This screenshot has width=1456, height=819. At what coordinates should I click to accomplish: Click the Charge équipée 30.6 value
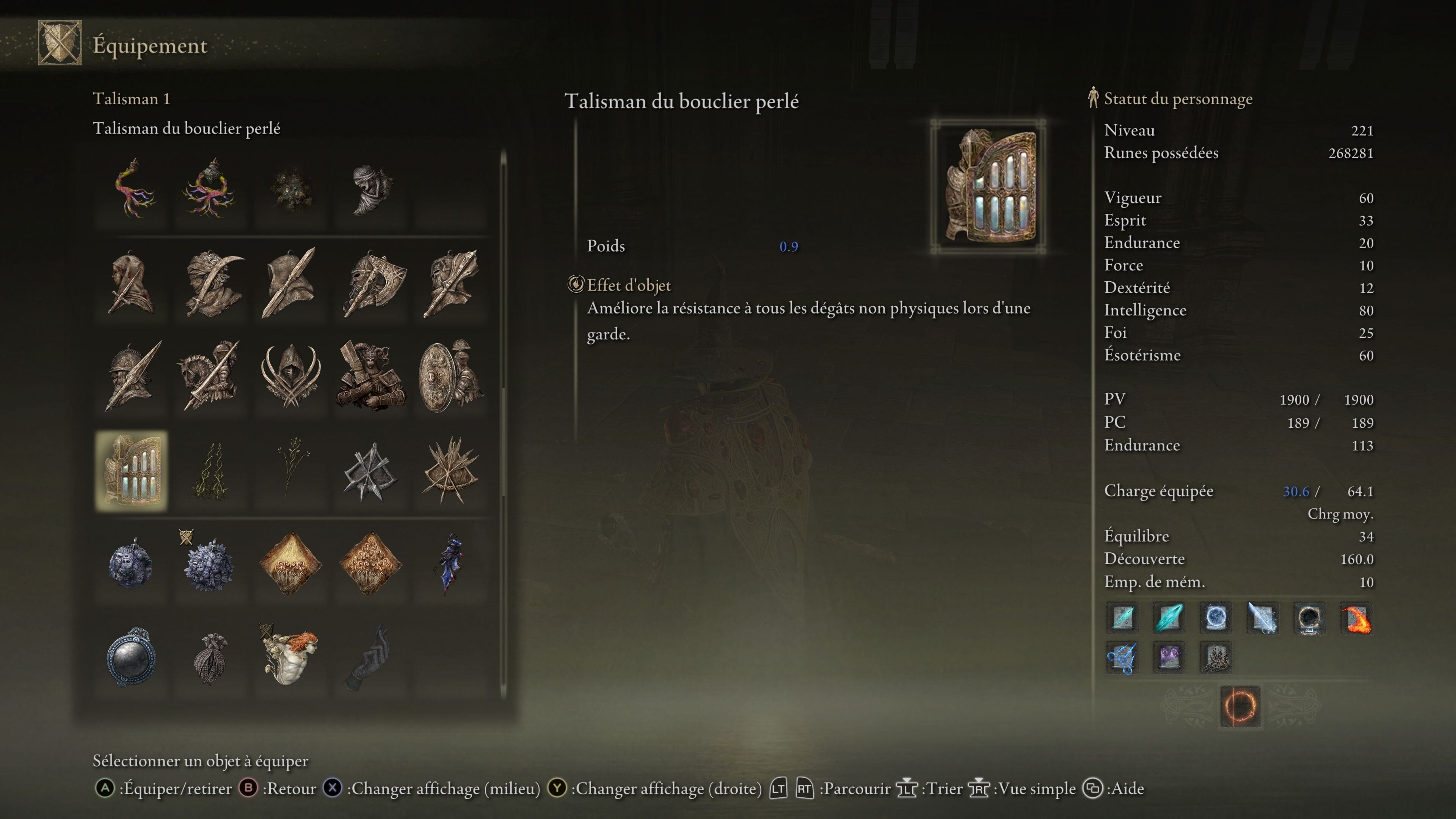[x=1297, y=491]
